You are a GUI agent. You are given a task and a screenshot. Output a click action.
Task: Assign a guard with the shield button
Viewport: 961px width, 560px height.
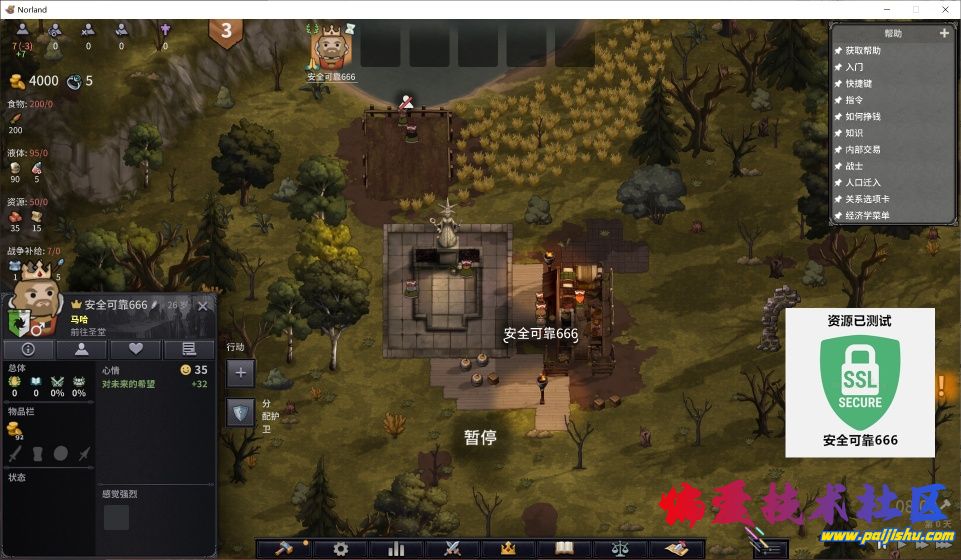pos(240,412)
